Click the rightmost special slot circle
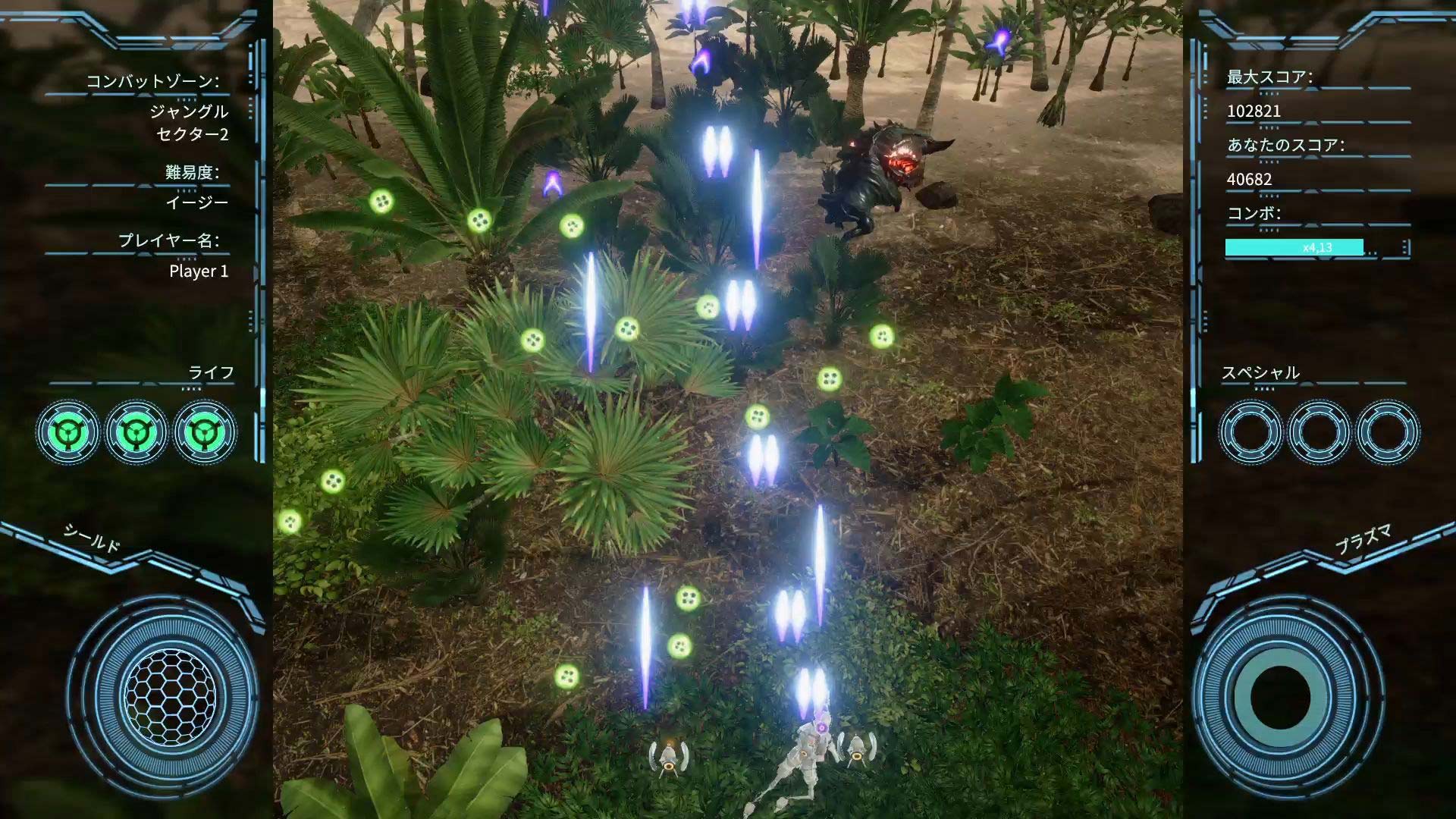1456x819 pixels. tap(1388, 432)
